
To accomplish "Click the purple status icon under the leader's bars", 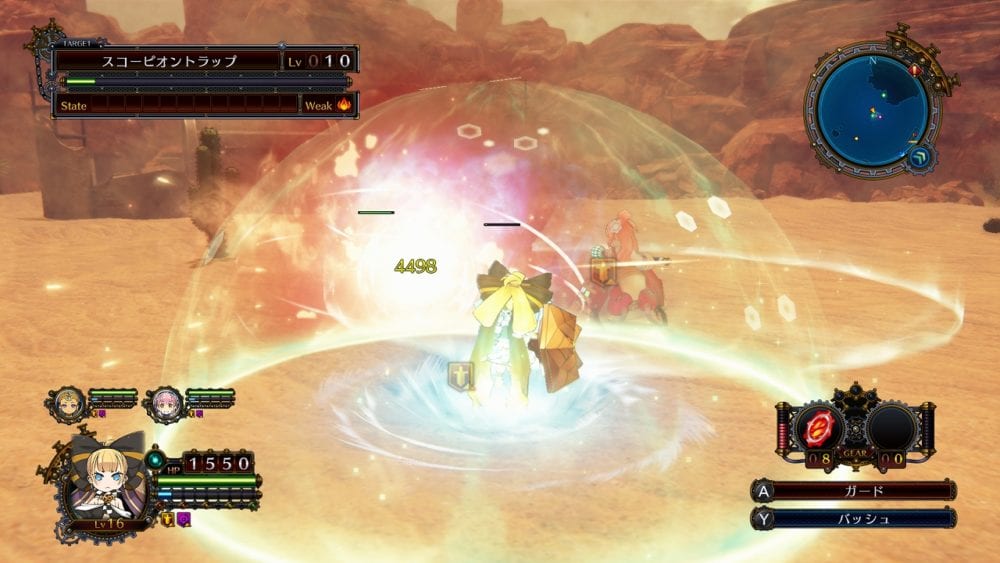I will 184,519.
